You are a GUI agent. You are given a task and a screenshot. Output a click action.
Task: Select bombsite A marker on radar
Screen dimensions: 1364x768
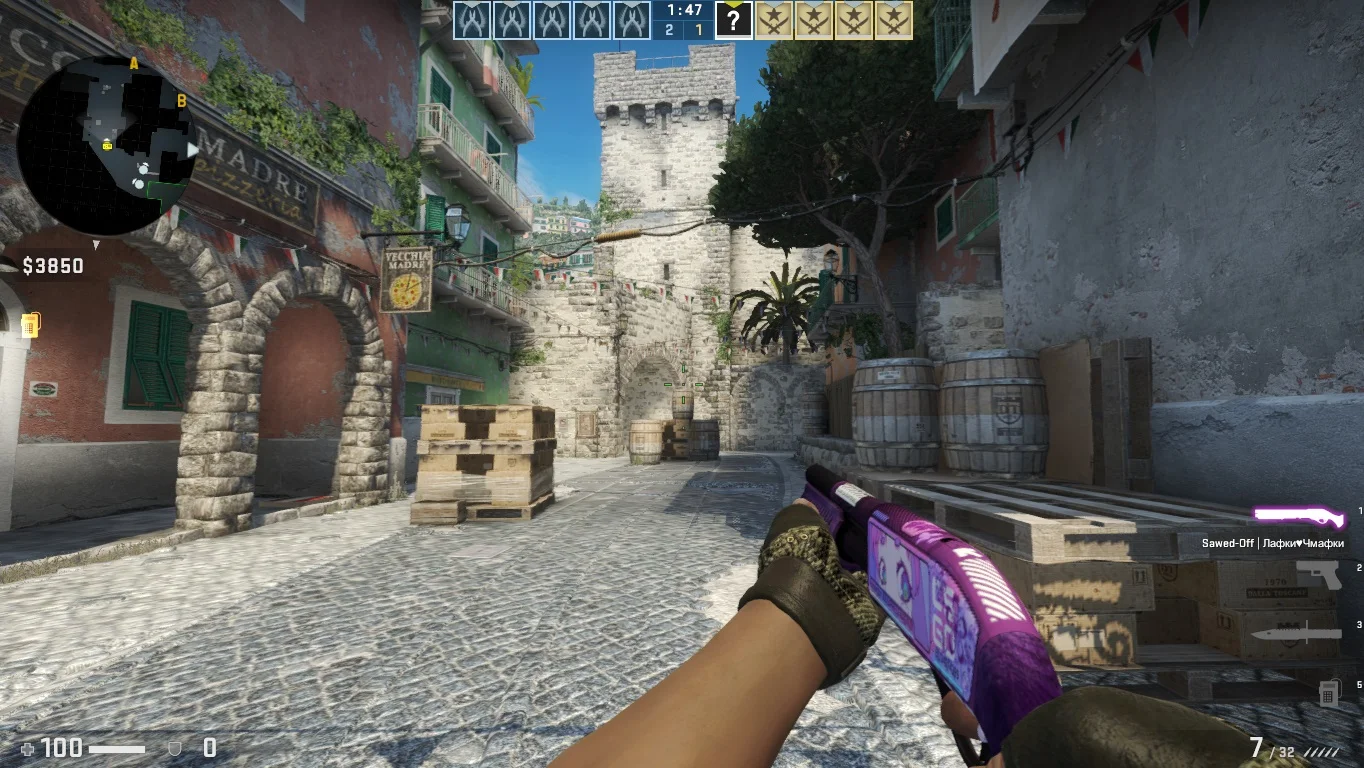click(x=134, y=63)
